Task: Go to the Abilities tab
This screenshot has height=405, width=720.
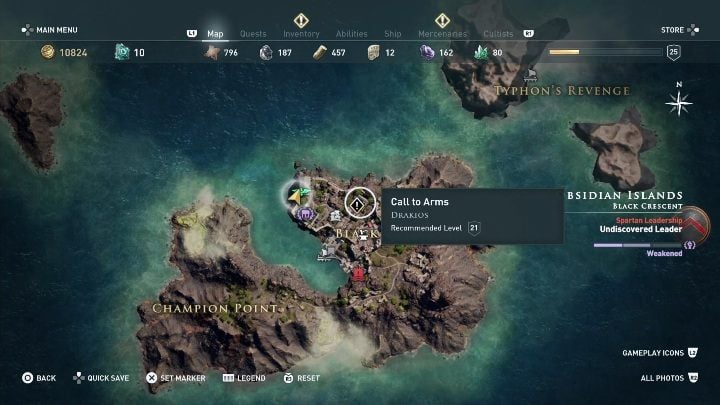Action: coord(351,34)
